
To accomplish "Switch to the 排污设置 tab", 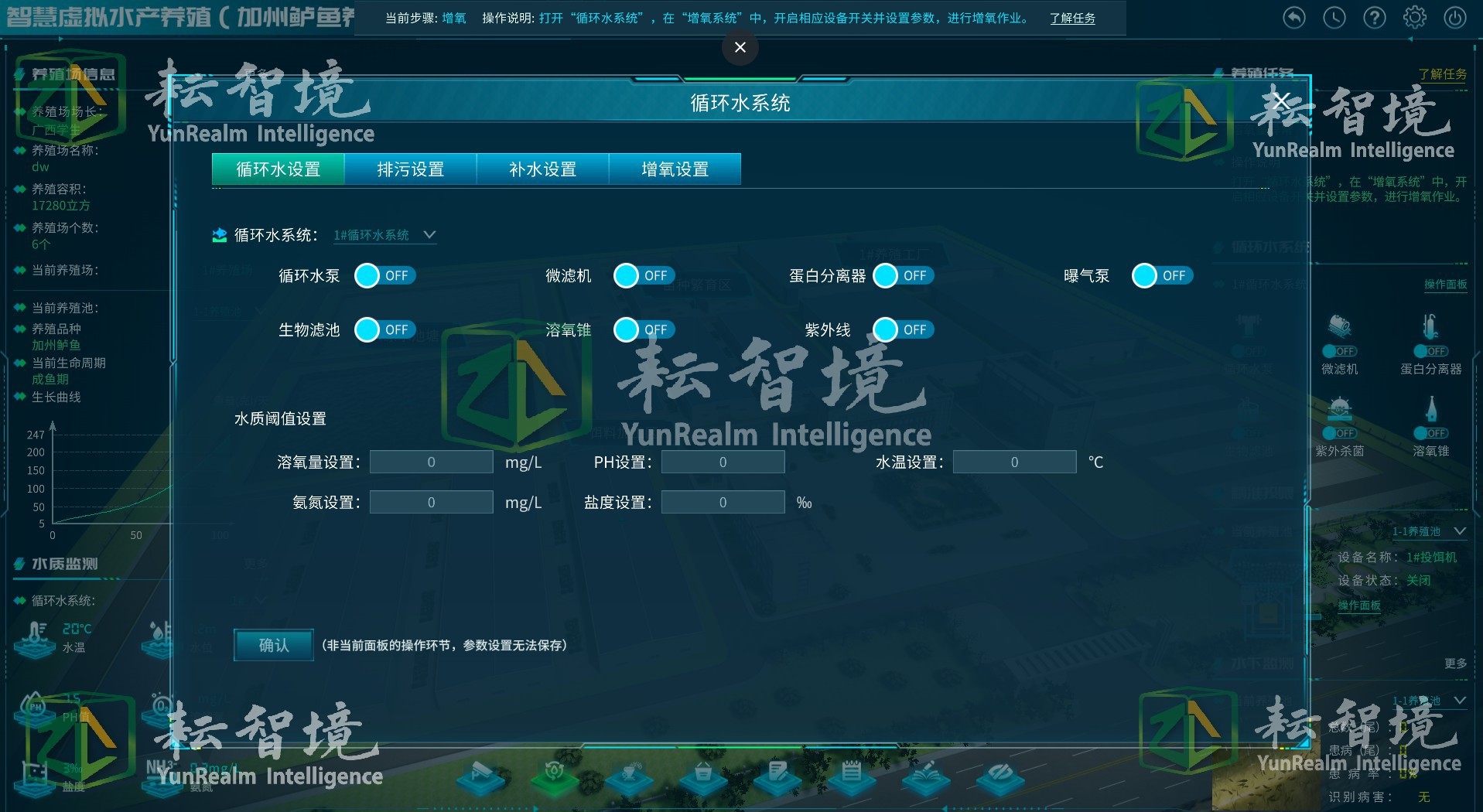I will pos(410,169).
